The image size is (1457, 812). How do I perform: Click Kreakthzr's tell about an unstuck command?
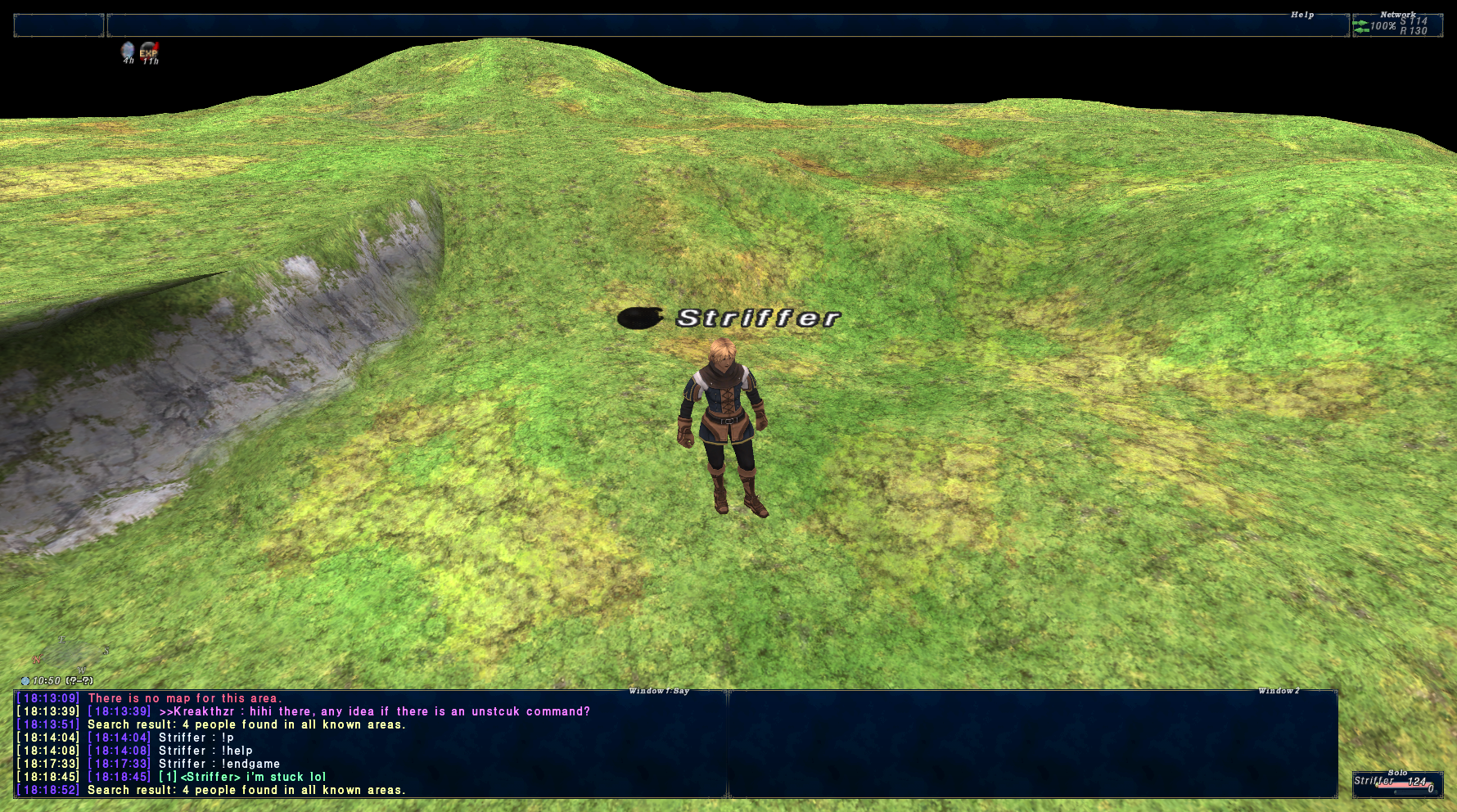point(373,711)
